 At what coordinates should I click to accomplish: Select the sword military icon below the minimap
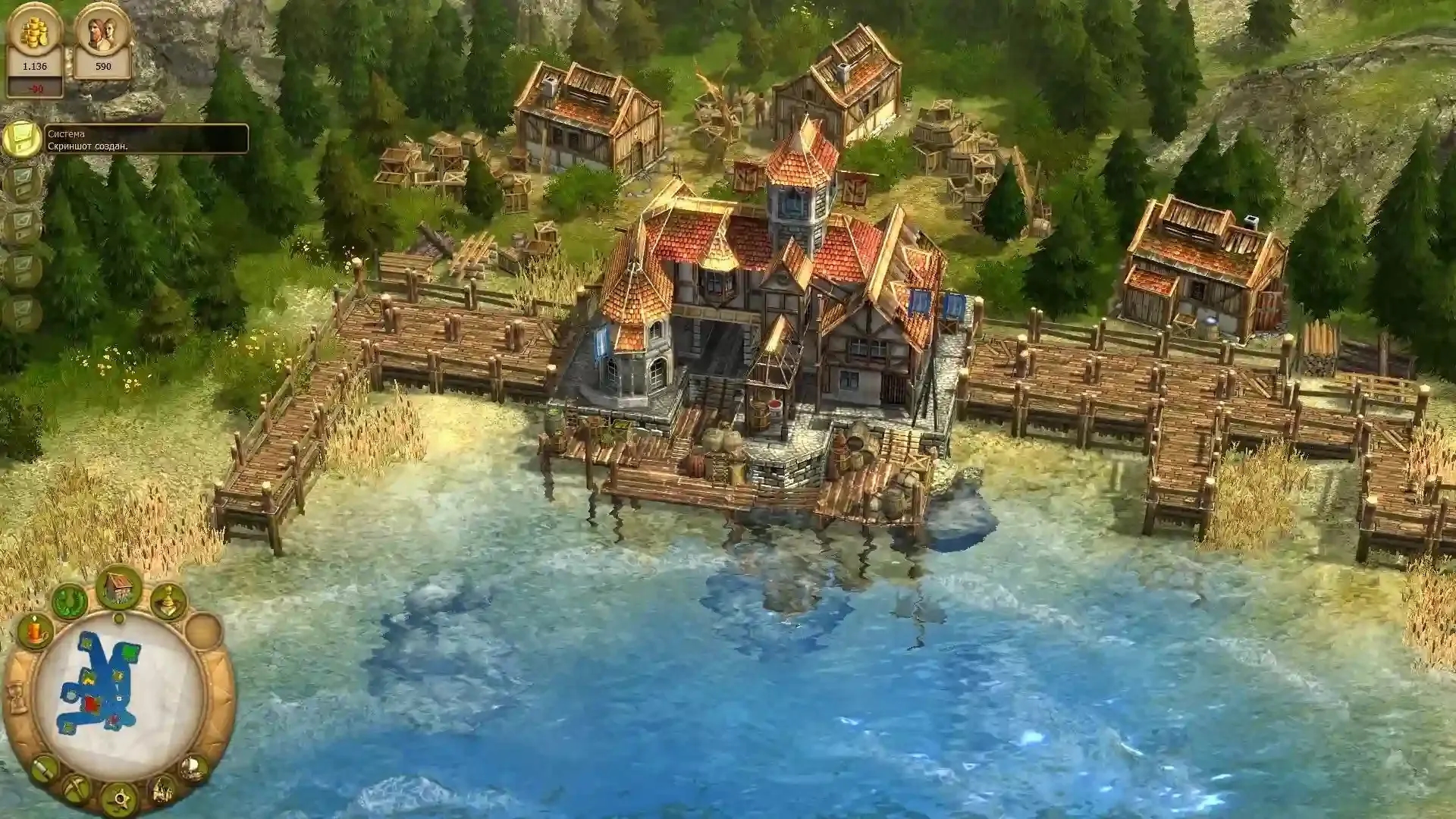[44, 768]
